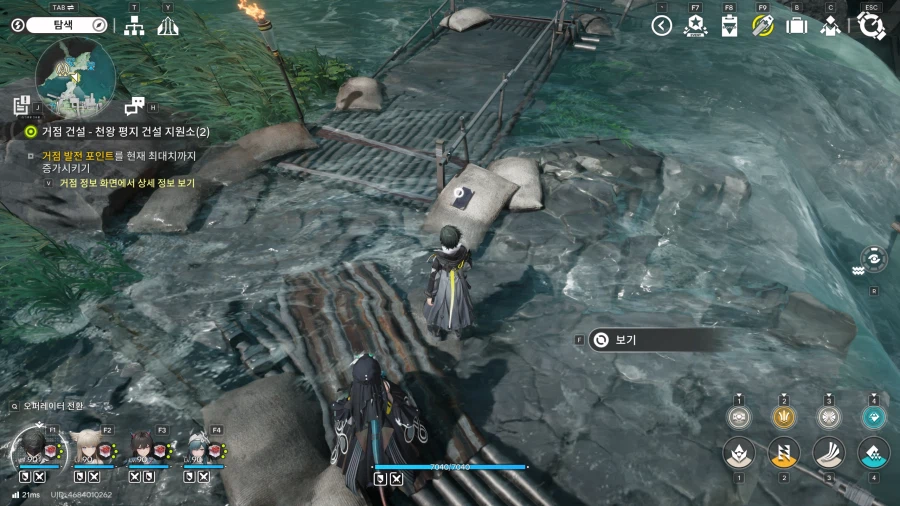
Task: Open the operator character icon
Action: point(830,26)
